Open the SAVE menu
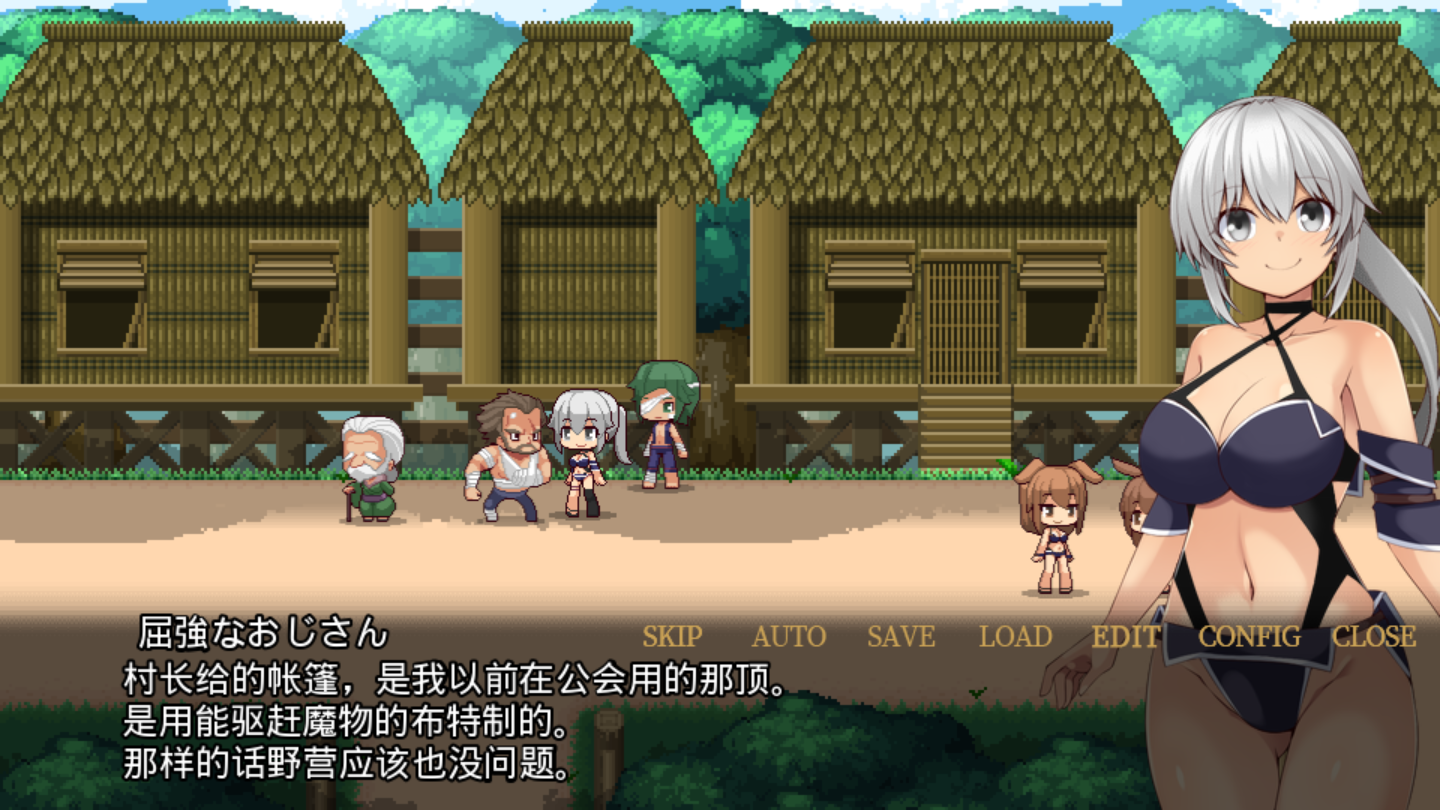 901,637
